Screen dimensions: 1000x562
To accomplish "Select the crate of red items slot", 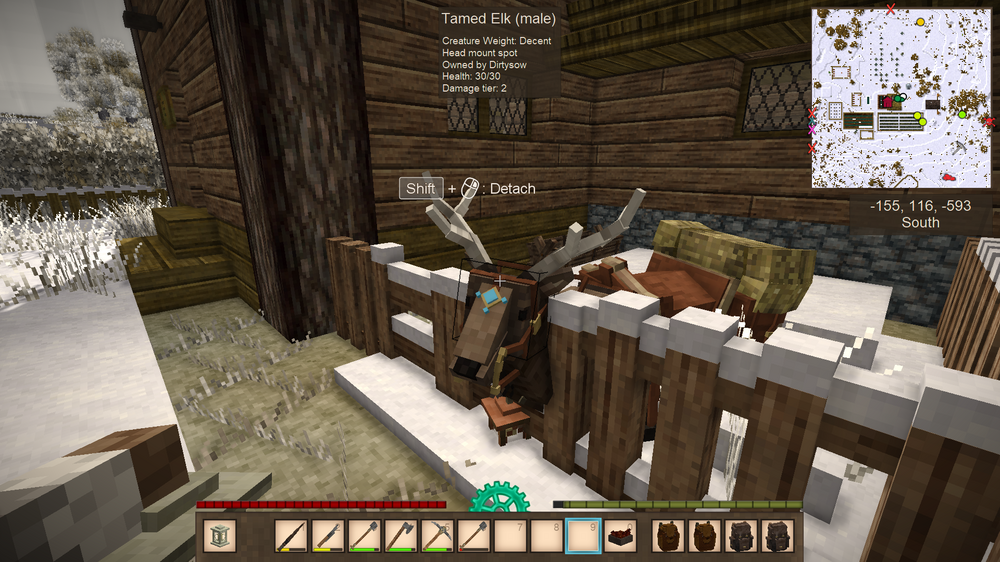I will pyautogui.click(x=620, y=536).
